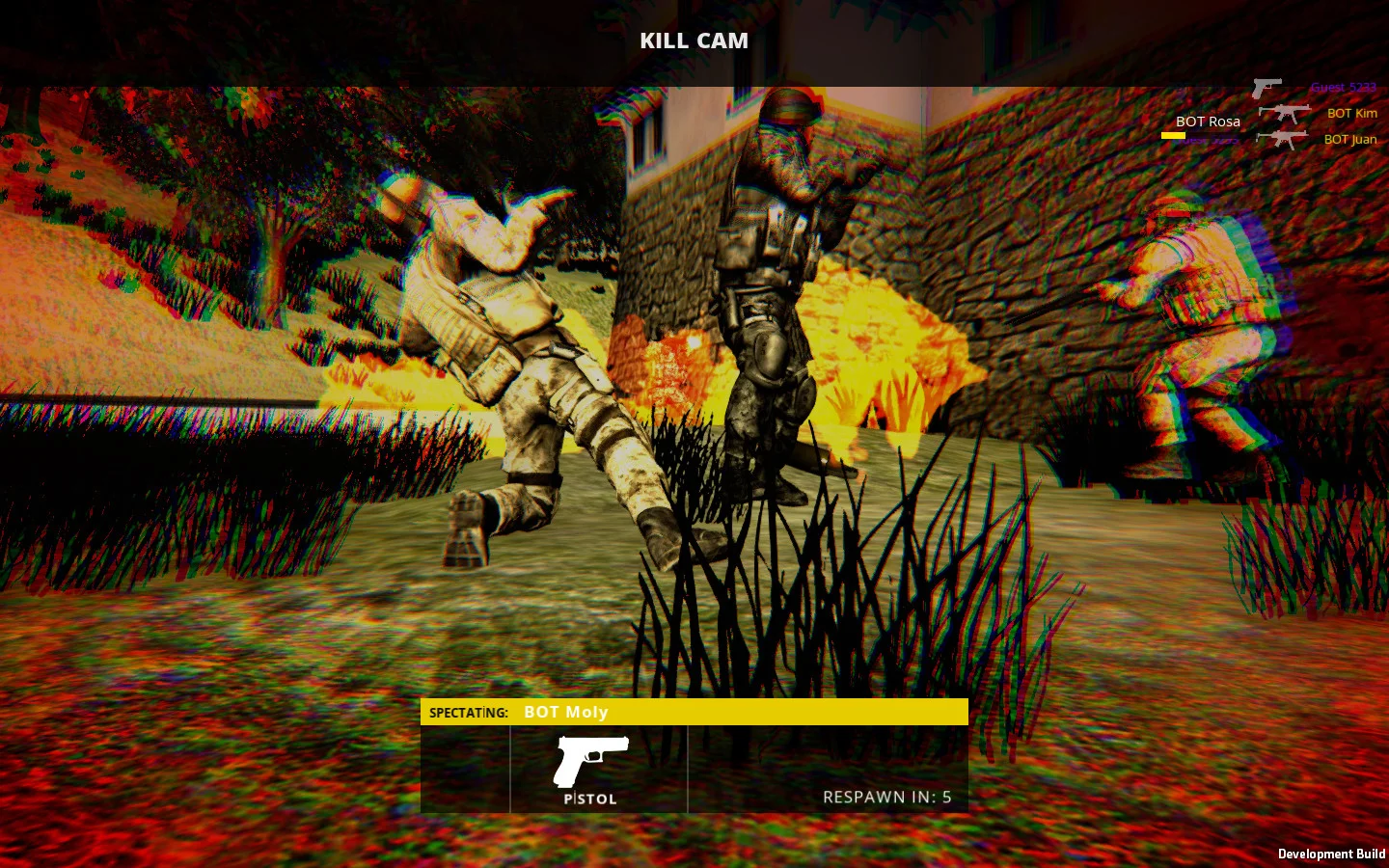The image size is (1389, 868).
Task: Select the weapon icon in BOT Juan's kill entry
Action: (x=1283, y=139)
